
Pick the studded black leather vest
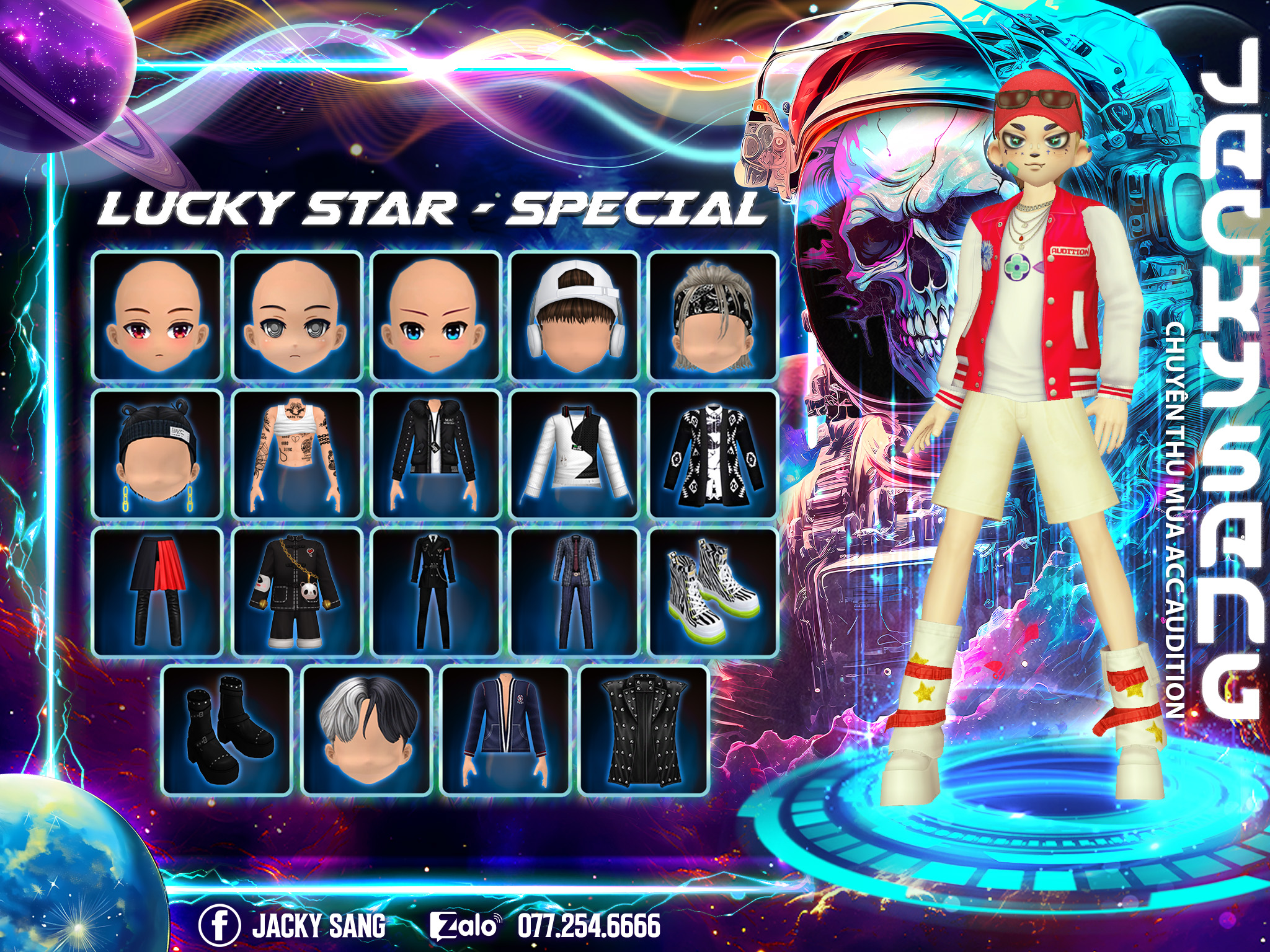click(644, 730)
